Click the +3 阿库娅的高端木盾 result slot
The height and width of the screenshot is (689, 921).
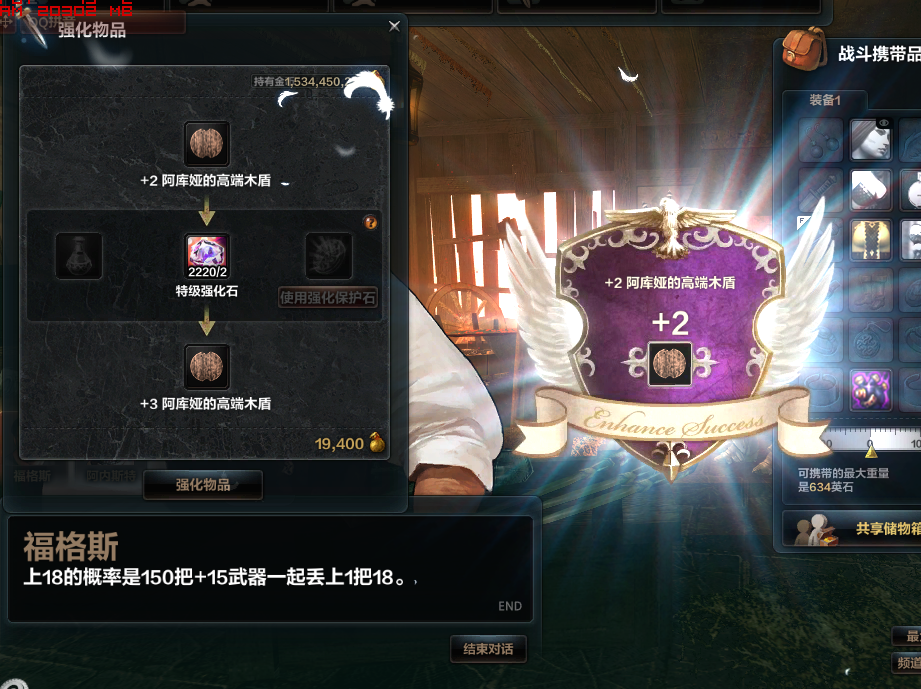(208, 367)
